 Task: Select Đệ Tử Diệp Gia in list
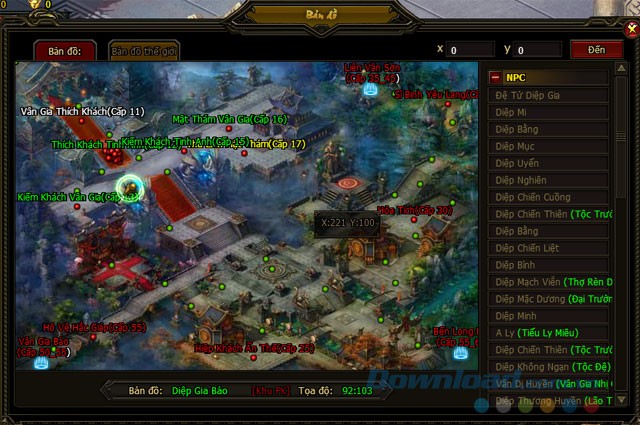tap(549, 95)
